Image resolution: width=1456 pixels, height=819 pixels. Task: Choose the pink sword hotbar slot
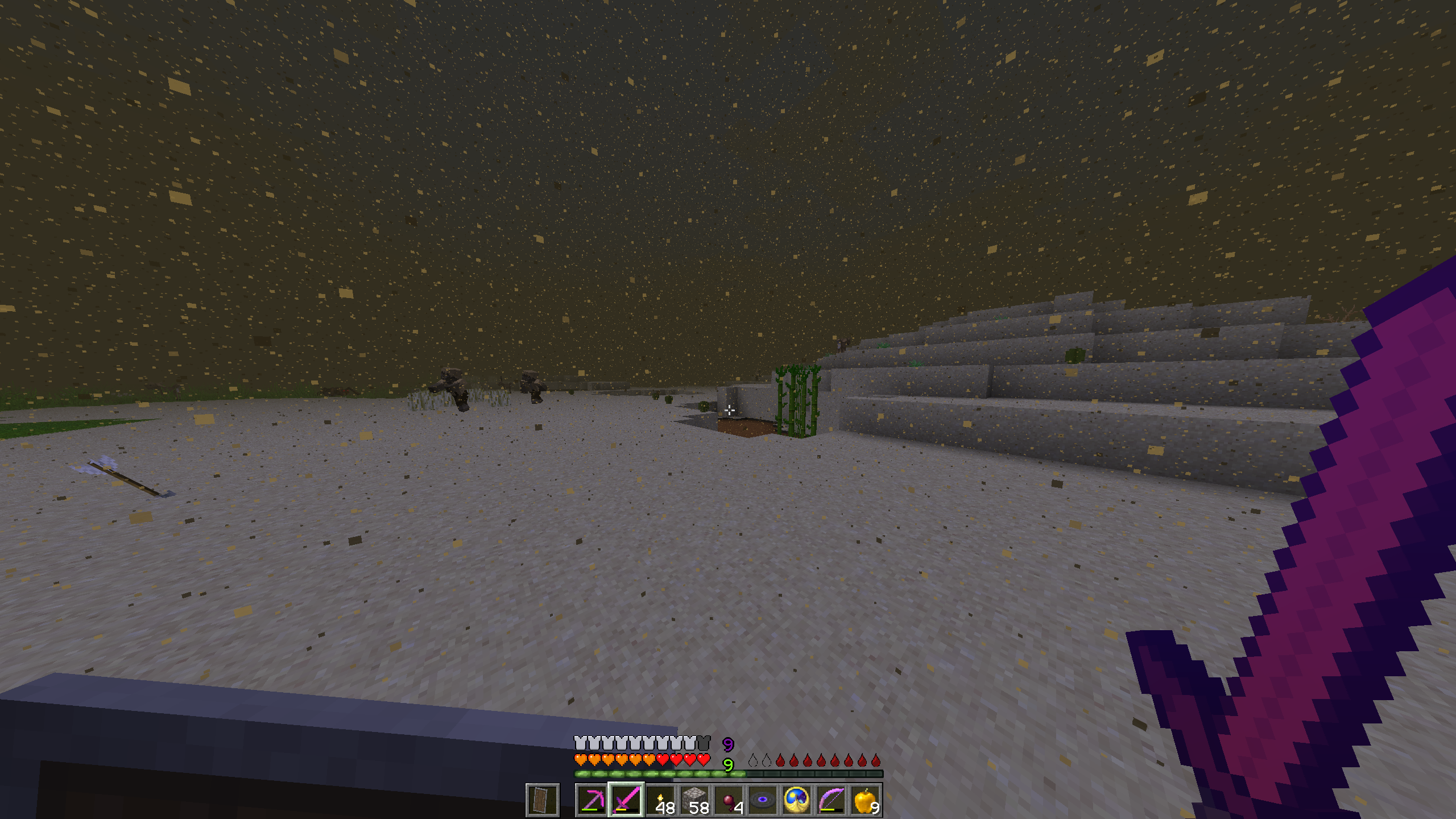tap(626, 800)
